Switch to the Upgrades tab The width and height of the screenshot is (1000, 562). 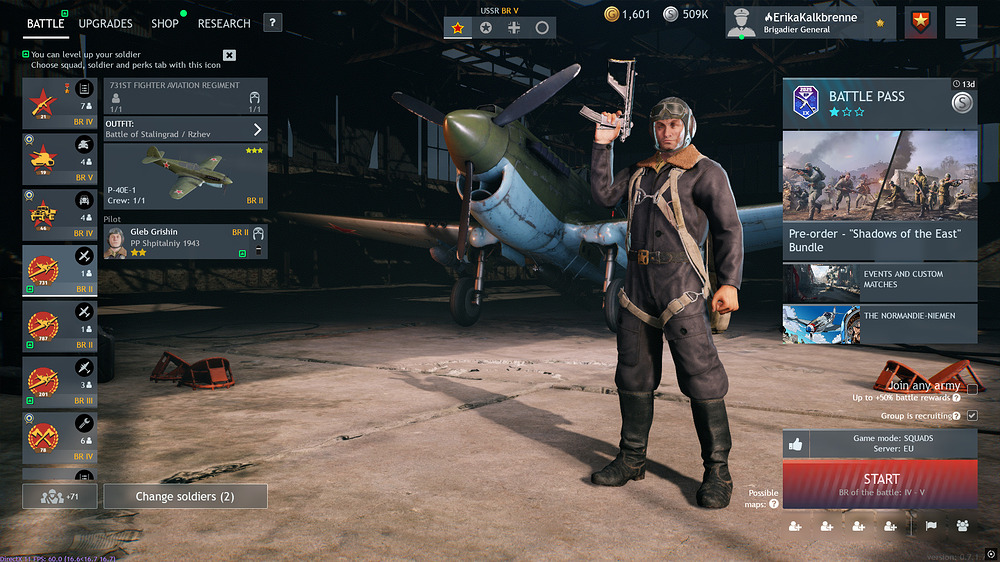pyautogui.click(x=105, y=23)
